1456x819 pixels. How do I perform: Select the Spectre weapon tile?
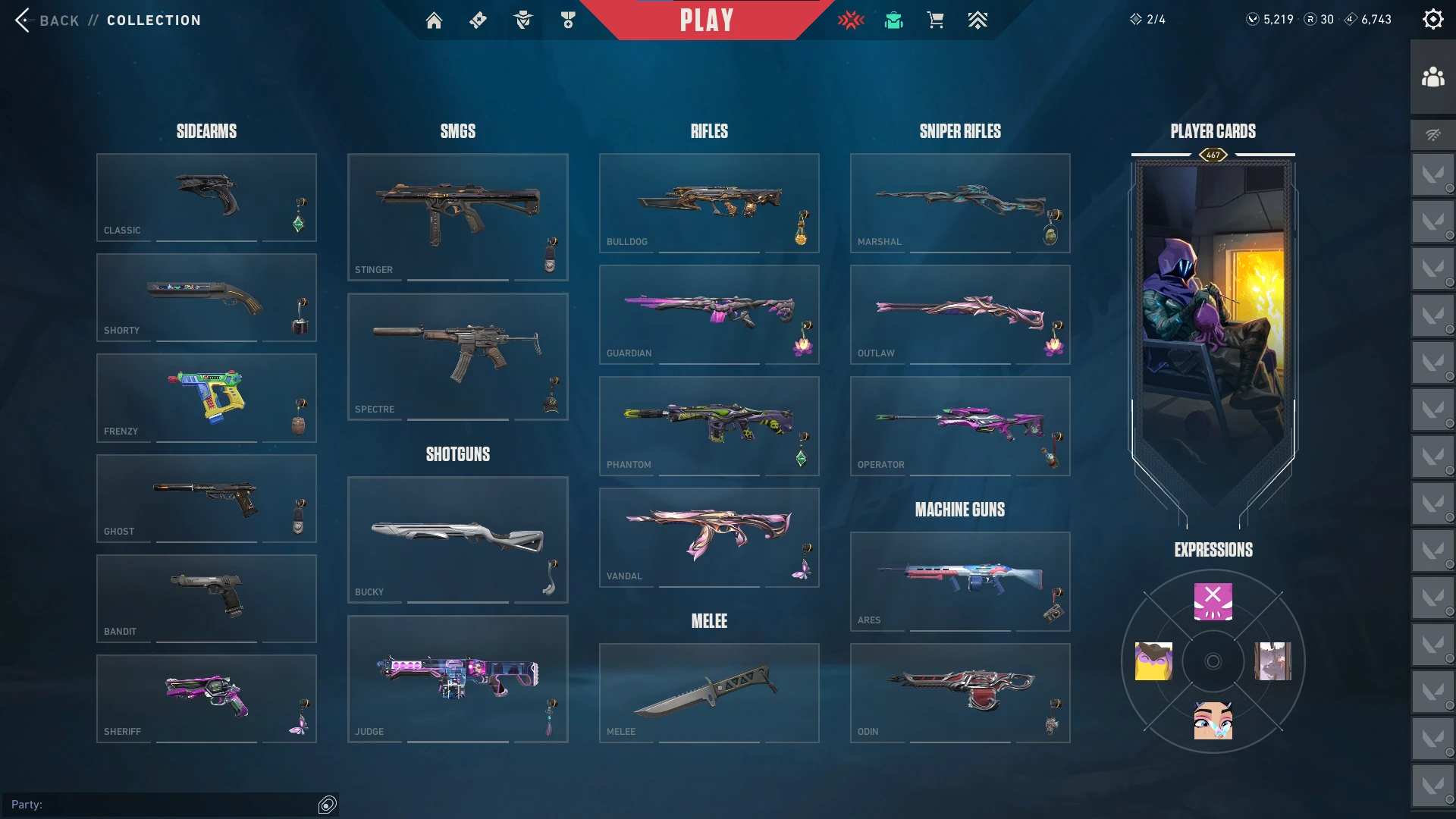coord(457,356)
